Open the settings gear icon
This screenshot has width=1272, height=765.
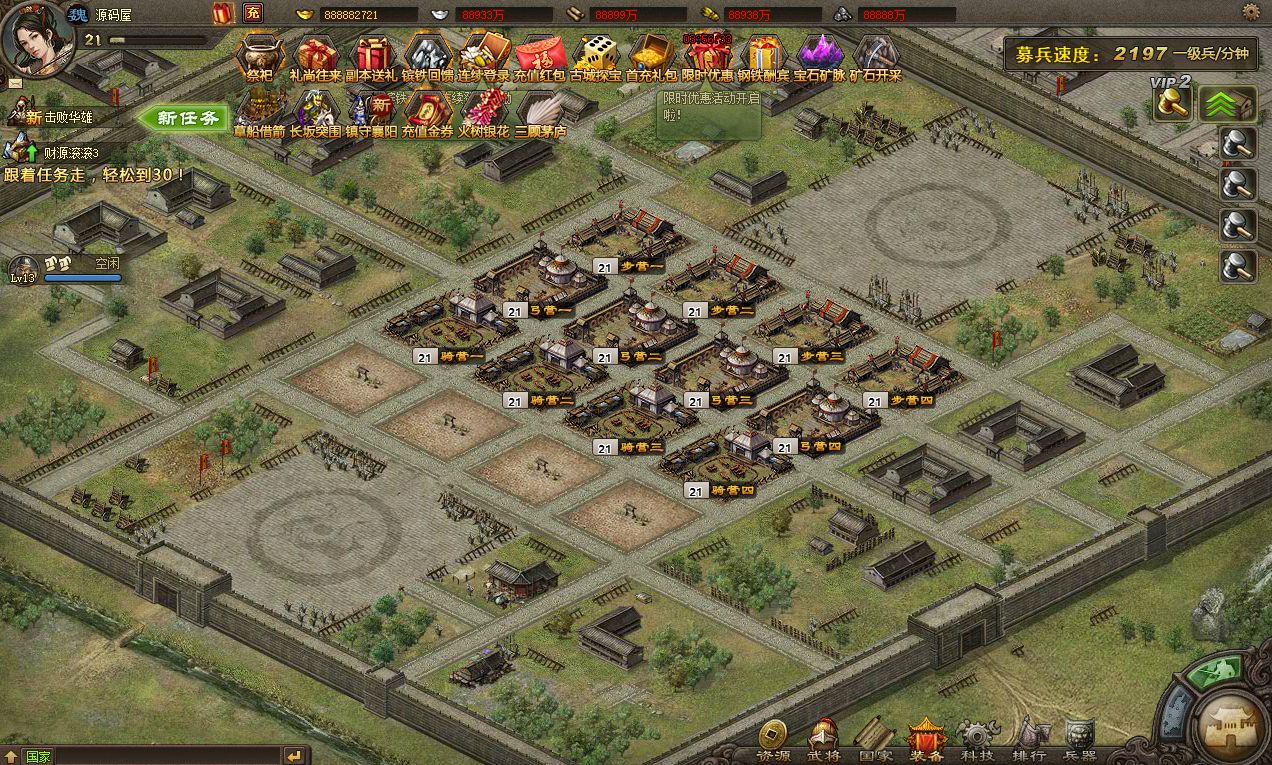[1250, 12]
